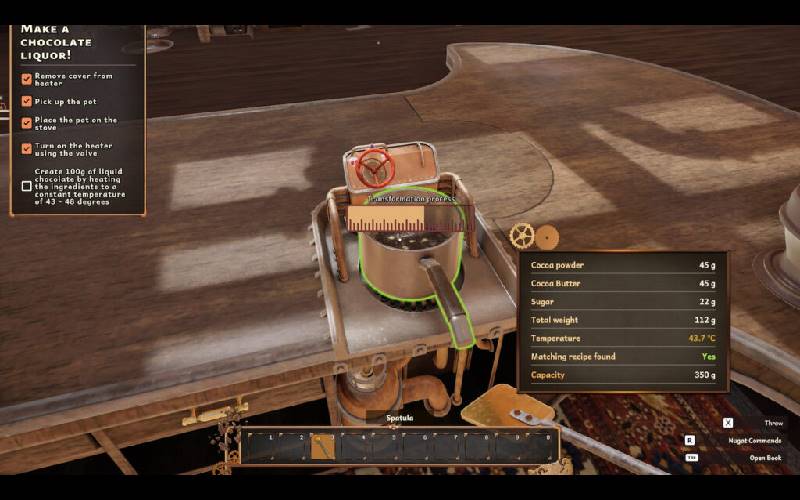Image resolution: width=800 pixels, height=500 pixels.
Task: Select the large gear icon above recipe panel
Action: click(x=521, y=236)
